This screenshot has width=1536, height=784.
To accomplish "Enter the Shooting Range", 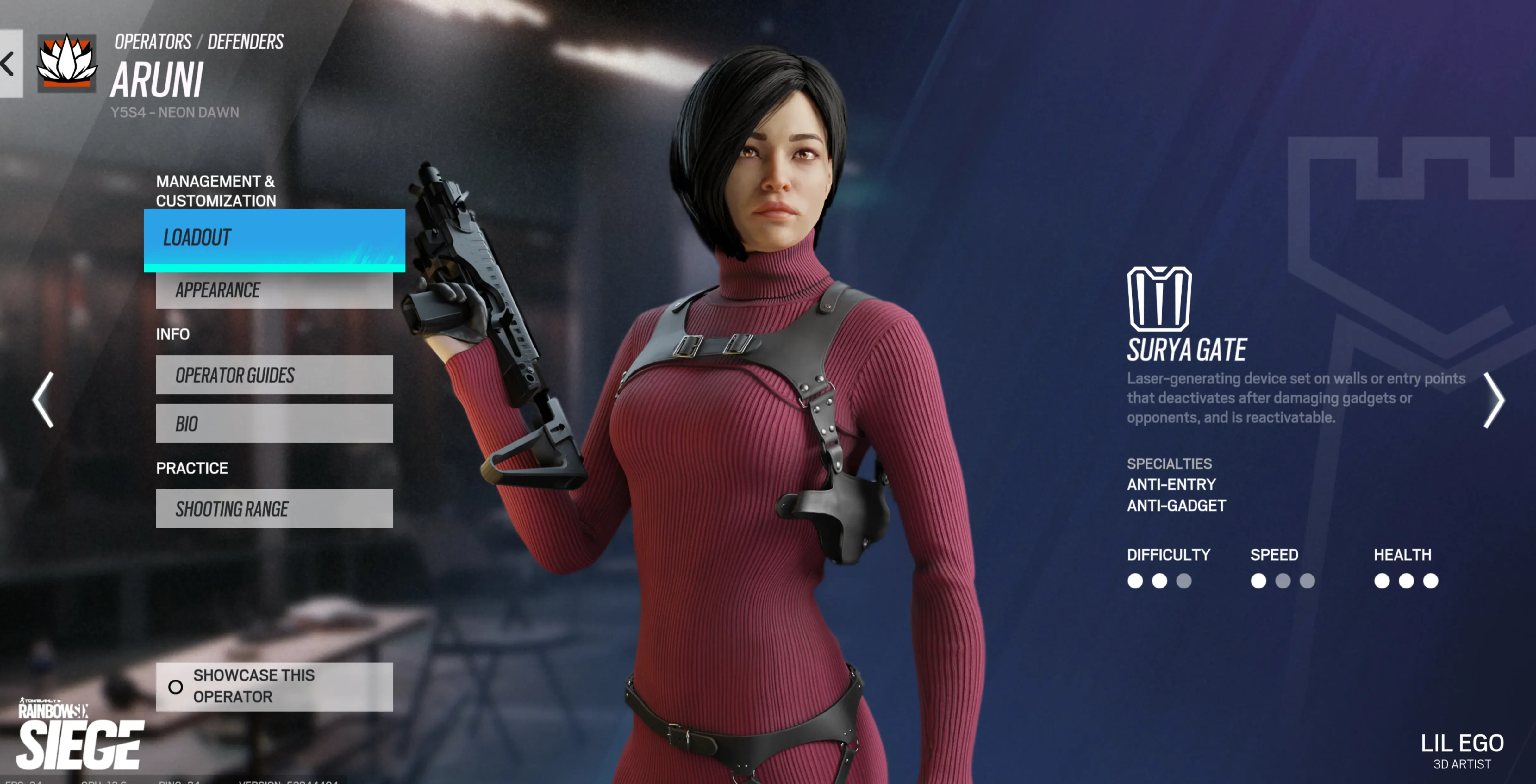I will 274,508.
